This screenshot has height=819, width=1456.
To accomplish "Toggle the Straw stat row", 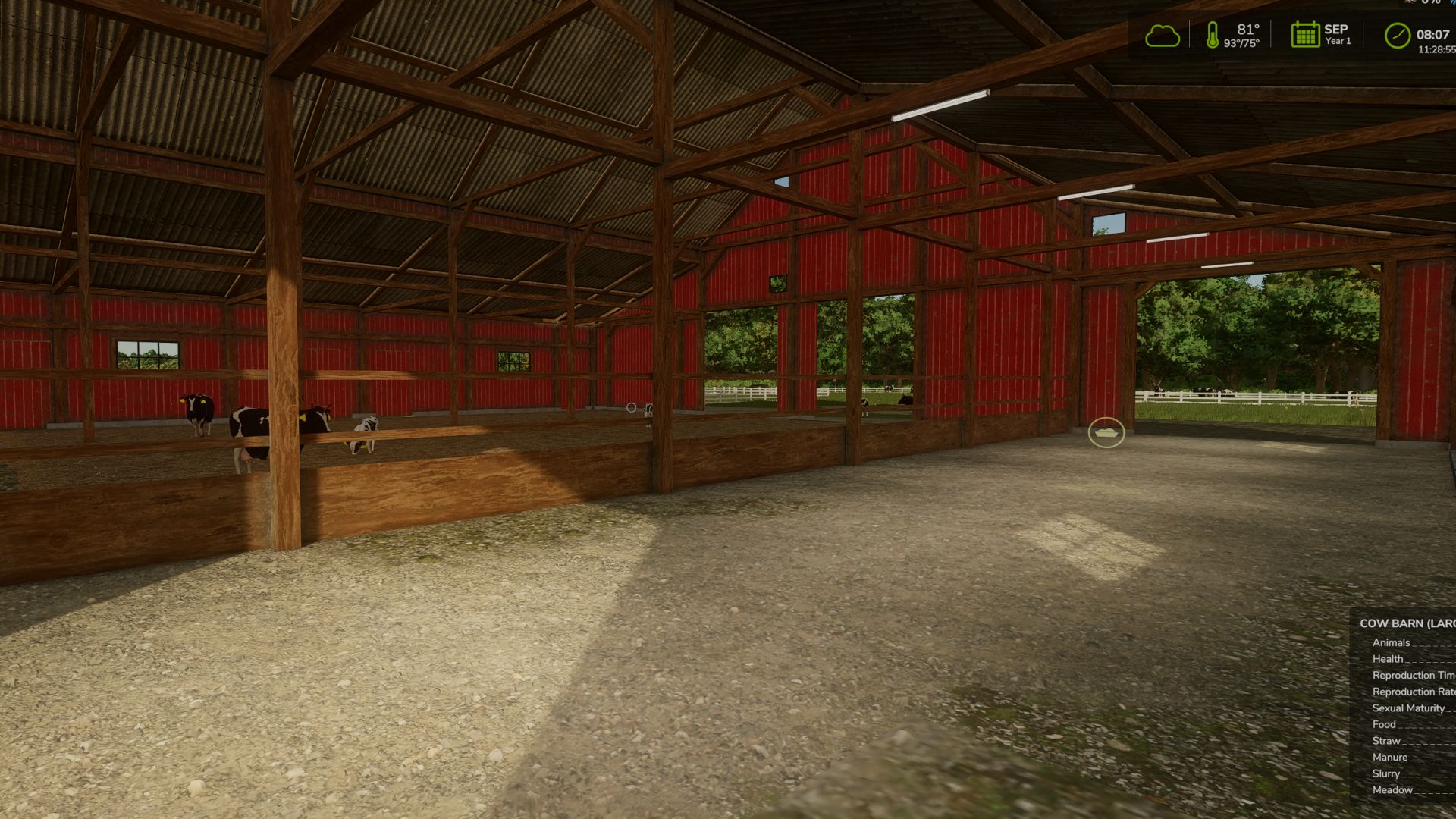I will pos(1387,741).
